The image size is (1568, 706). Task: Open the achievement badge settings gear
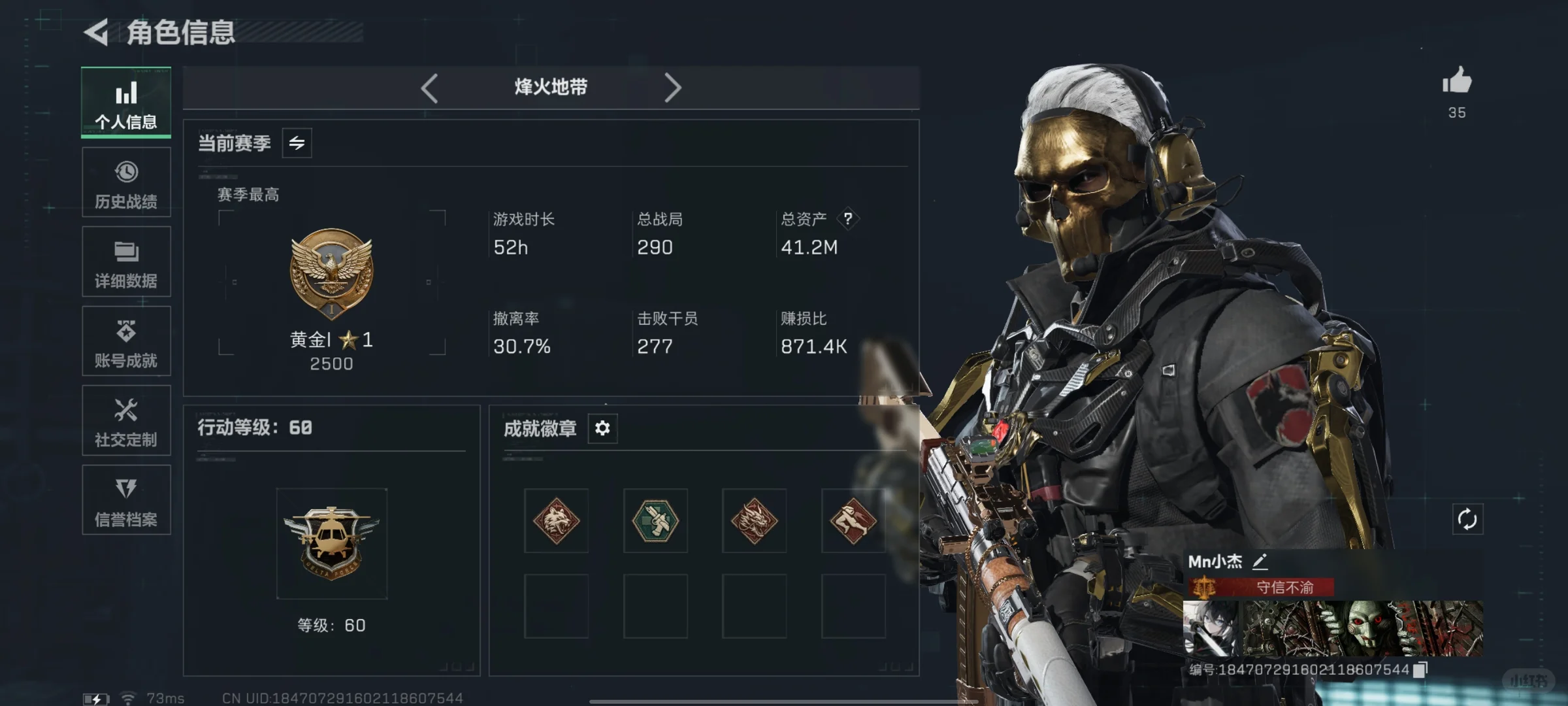[602, 428]
